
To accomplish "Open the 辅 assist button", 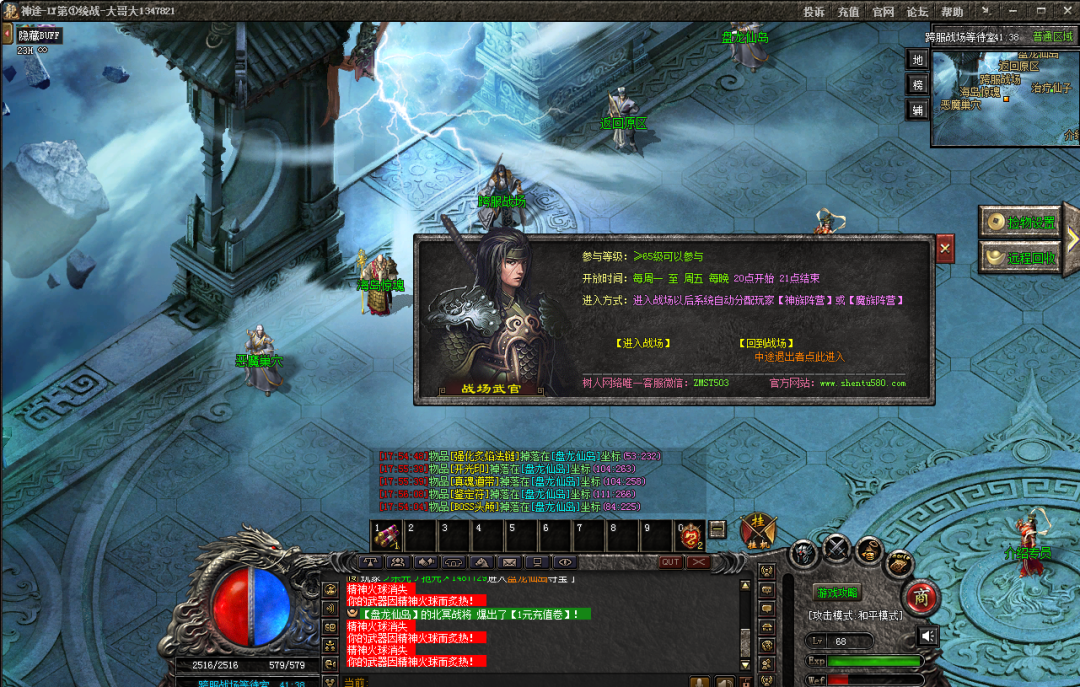I will [x=917, y=111].
